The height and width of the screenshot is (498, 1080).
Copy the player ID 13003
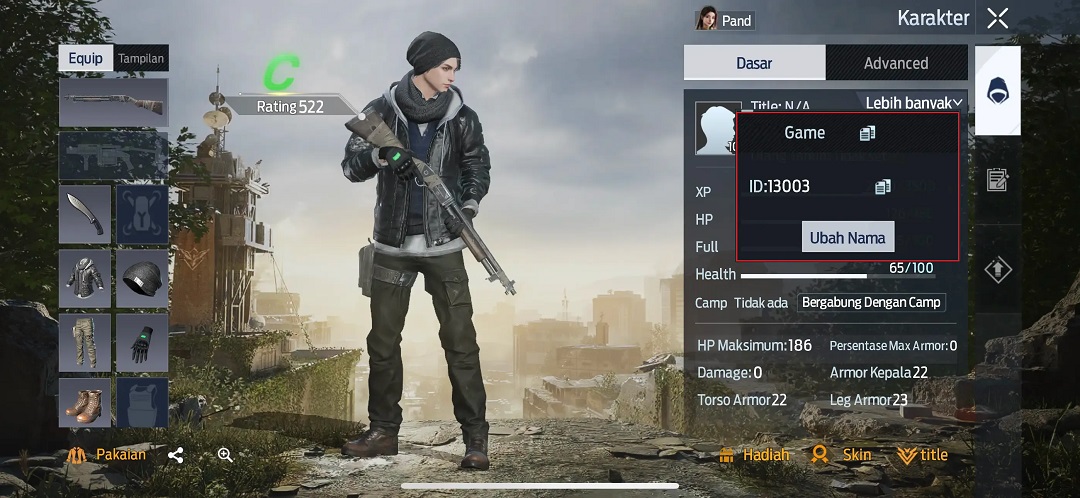[882, 186]
